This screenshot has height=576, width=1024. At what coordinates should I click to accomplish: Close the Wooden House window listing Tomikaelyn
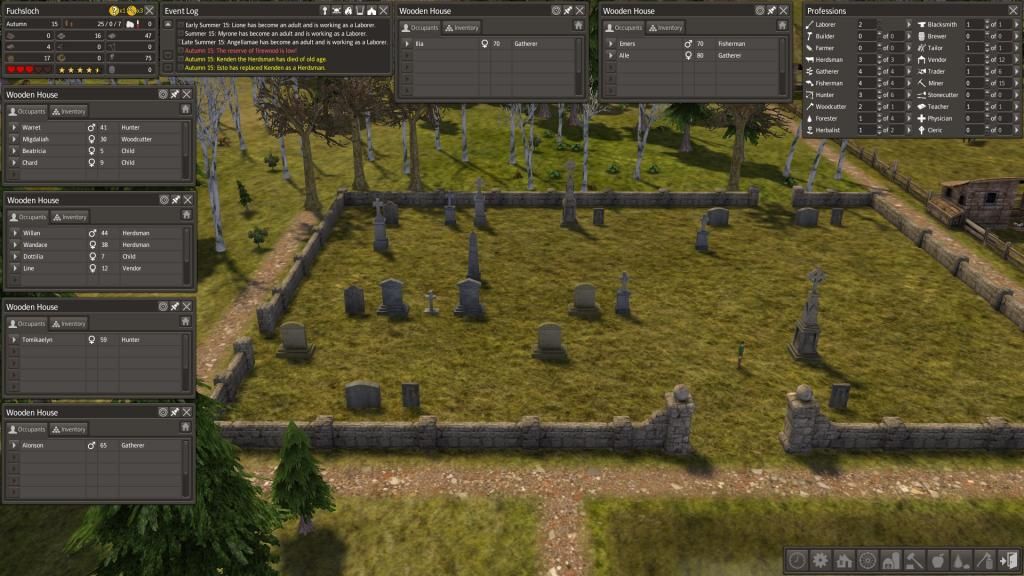[x=186, y=306]
